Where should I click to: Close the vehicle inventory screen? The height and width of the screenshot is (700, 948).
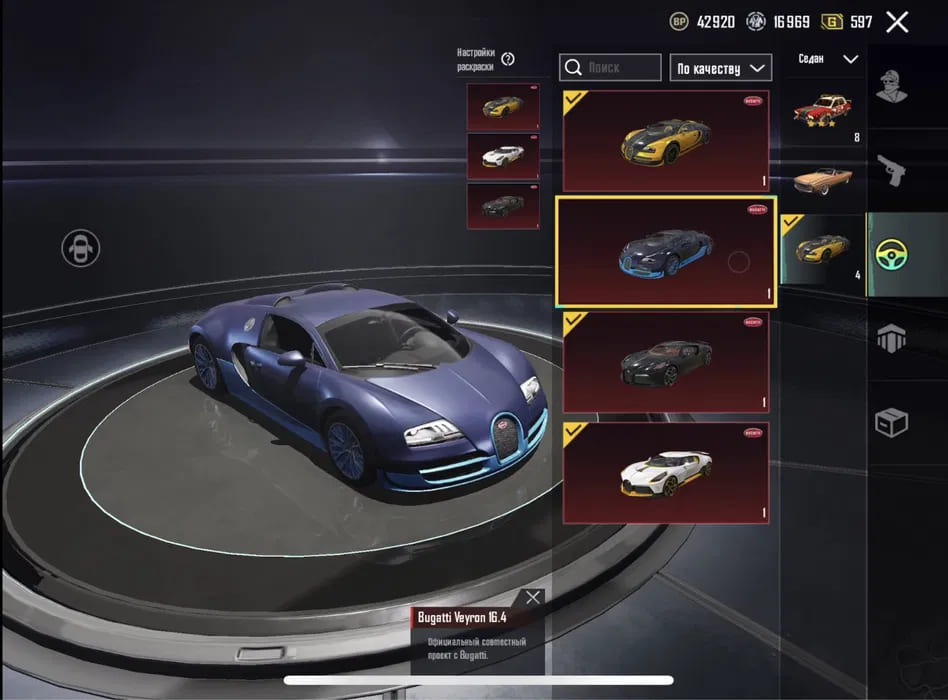click(897, 22)
